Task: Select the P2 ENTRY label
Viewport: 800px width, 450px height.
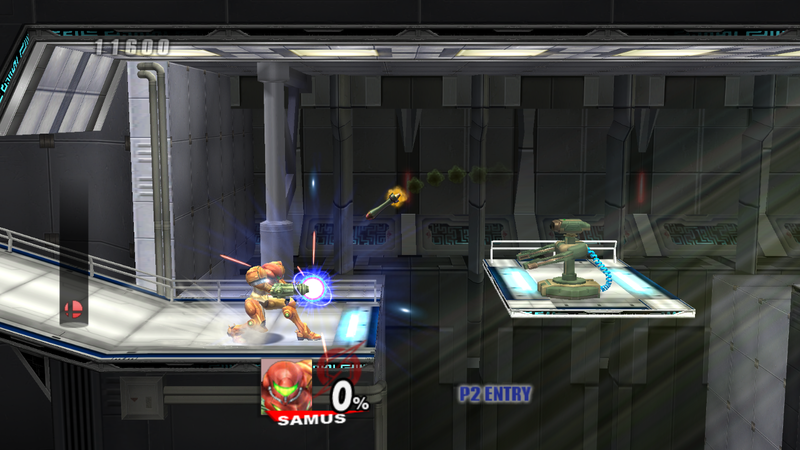Action: click(494, 394)
